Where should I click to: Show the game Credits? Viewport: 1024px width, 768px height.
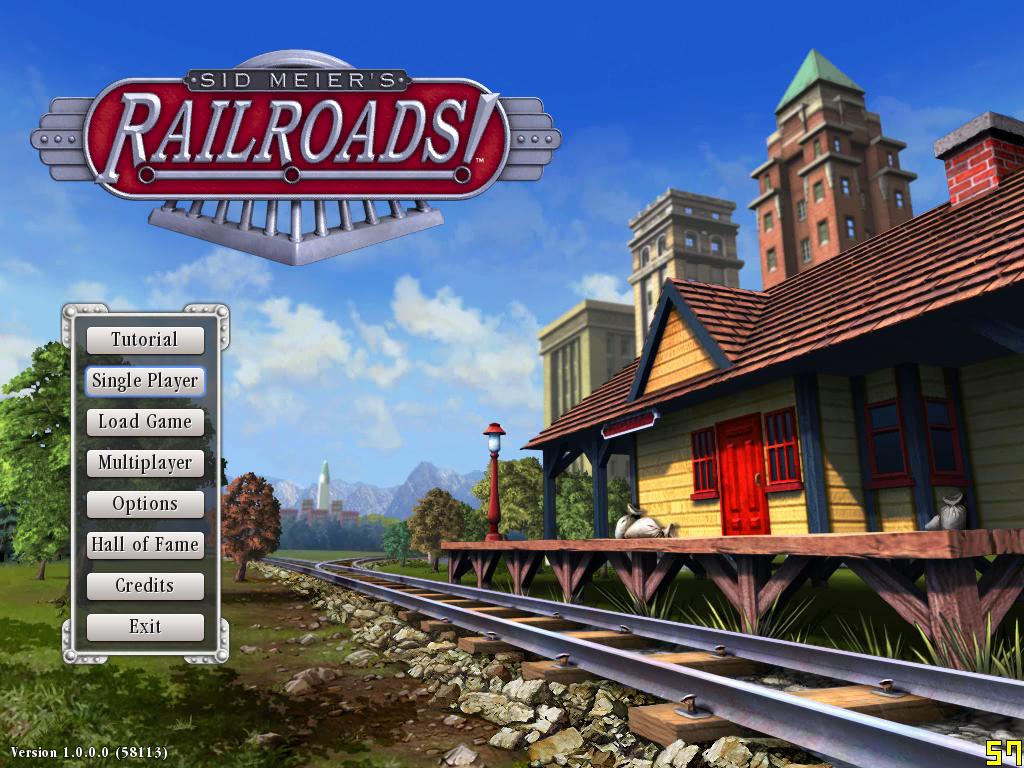pos(145,586)
